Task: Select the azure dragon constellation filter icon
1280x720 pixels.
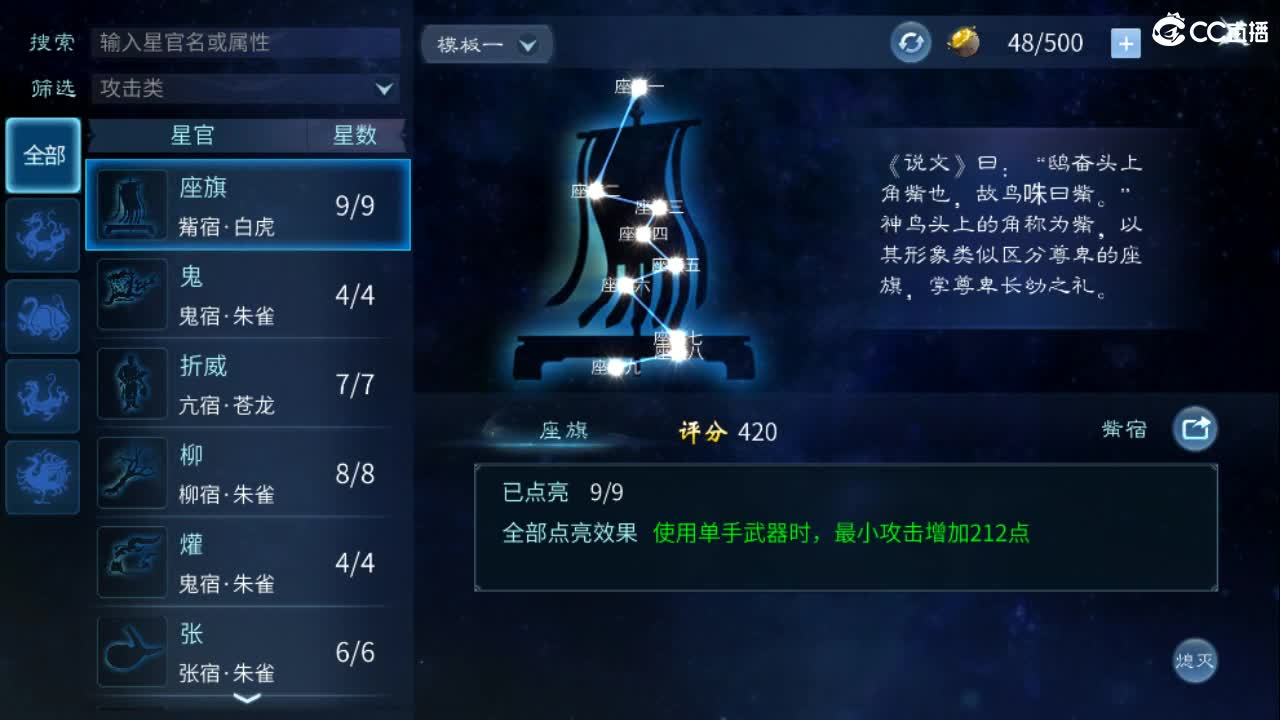Action: 42,235
